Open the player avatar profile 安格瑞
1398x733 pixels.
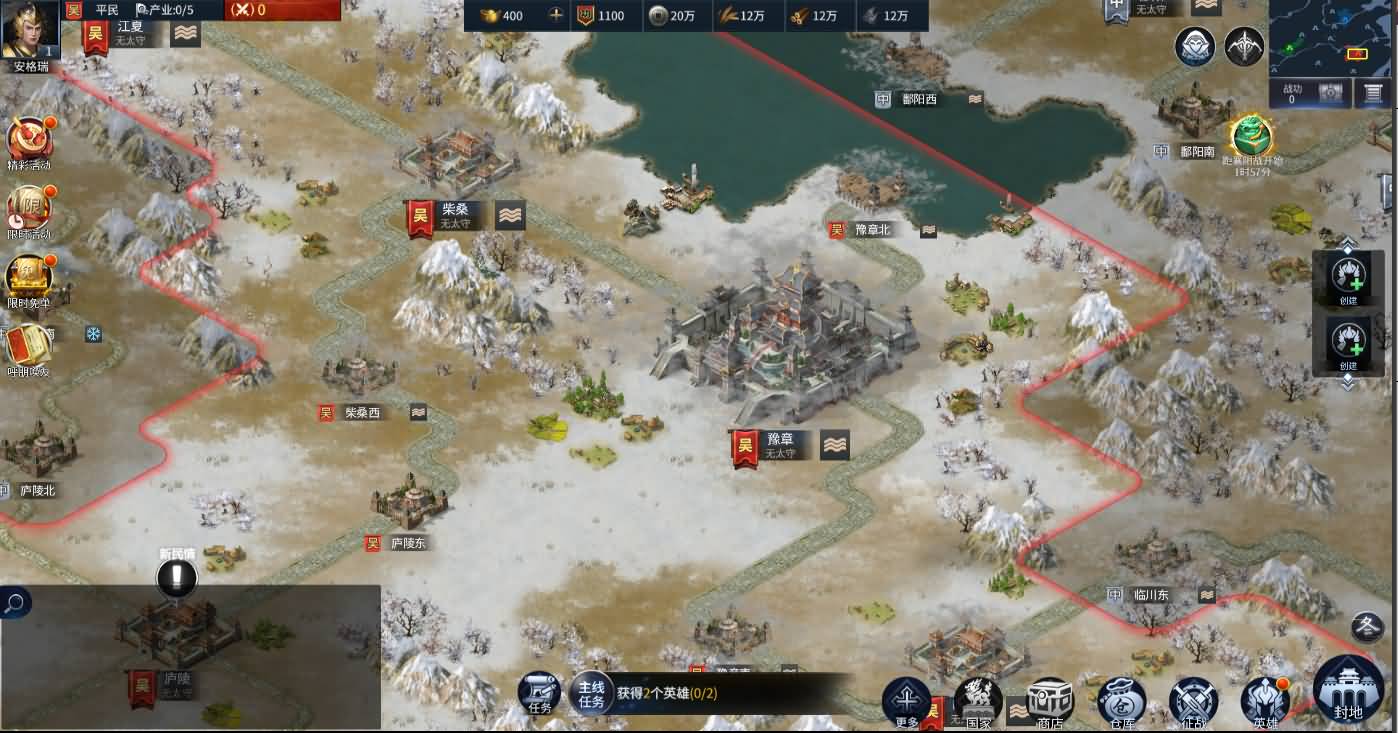point(30,31)
